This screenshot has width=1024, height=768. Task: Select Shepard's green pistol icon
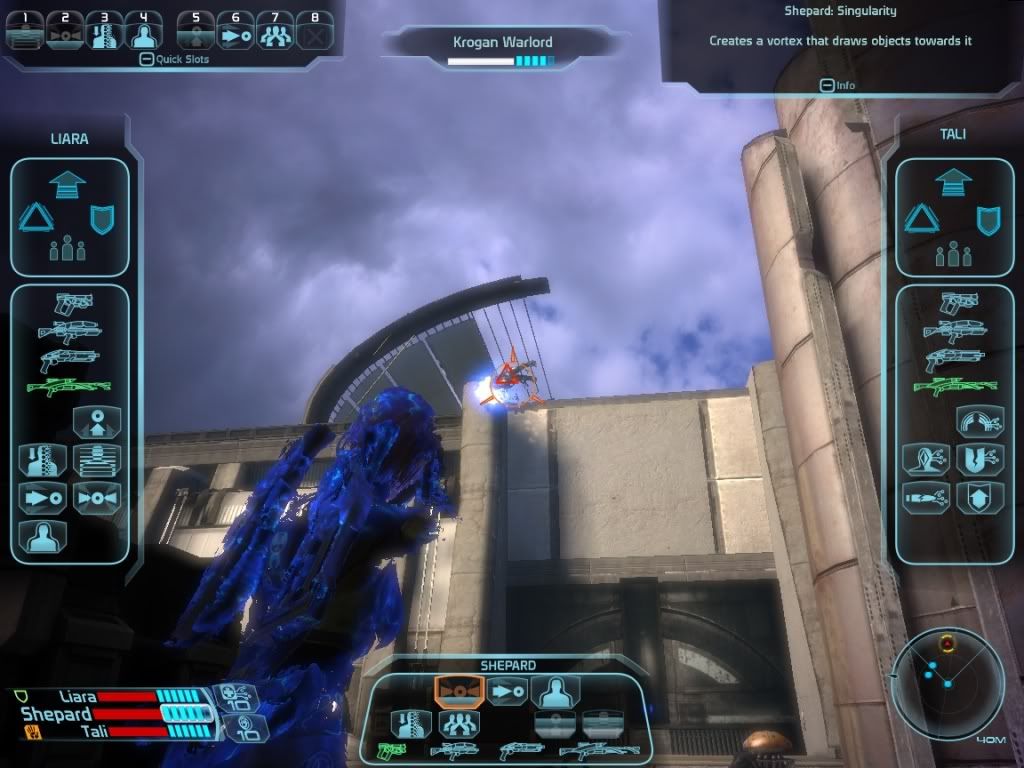pos(392,748)
